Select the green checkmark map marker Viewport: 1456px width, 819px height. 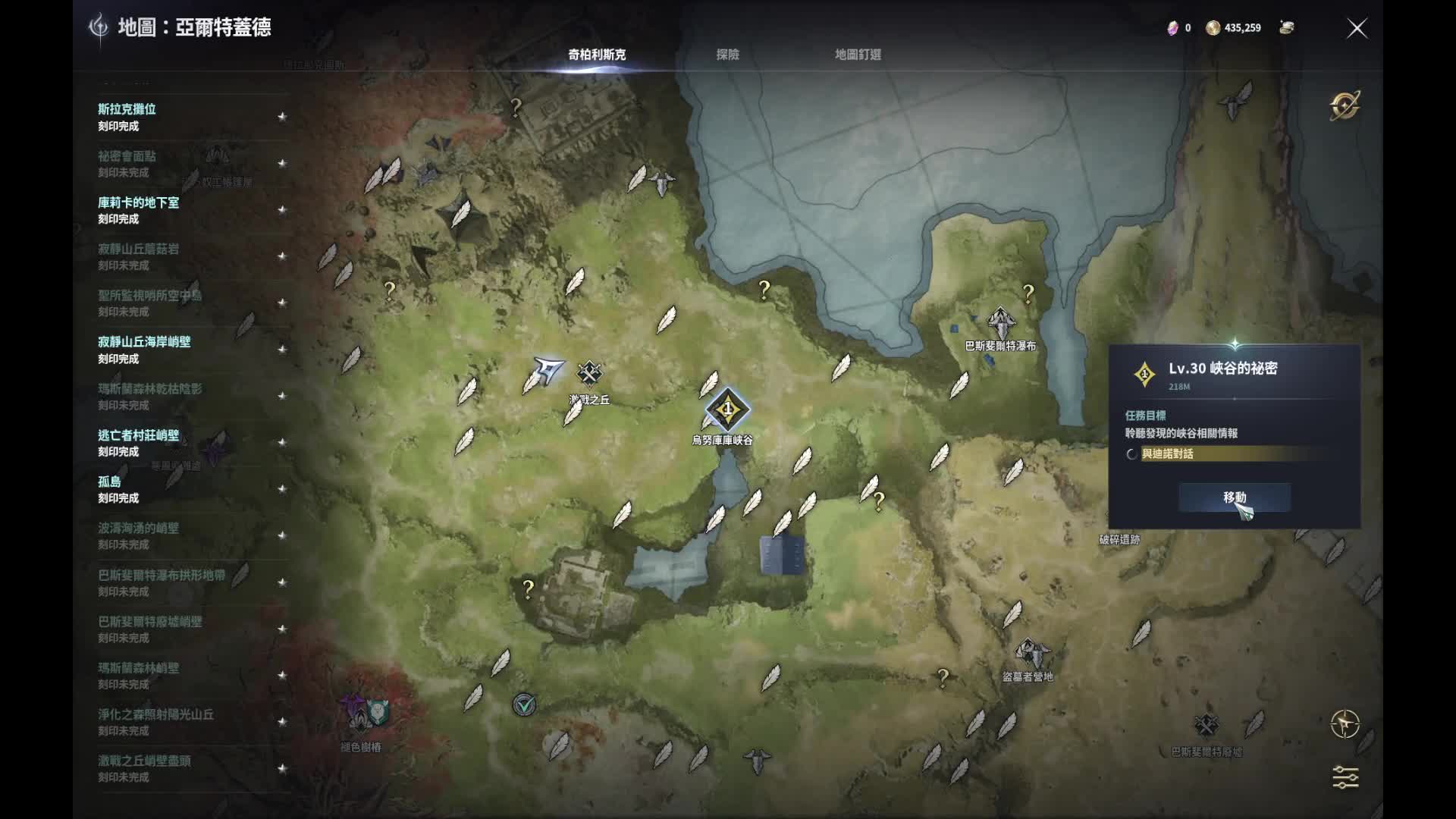(524, 705)
